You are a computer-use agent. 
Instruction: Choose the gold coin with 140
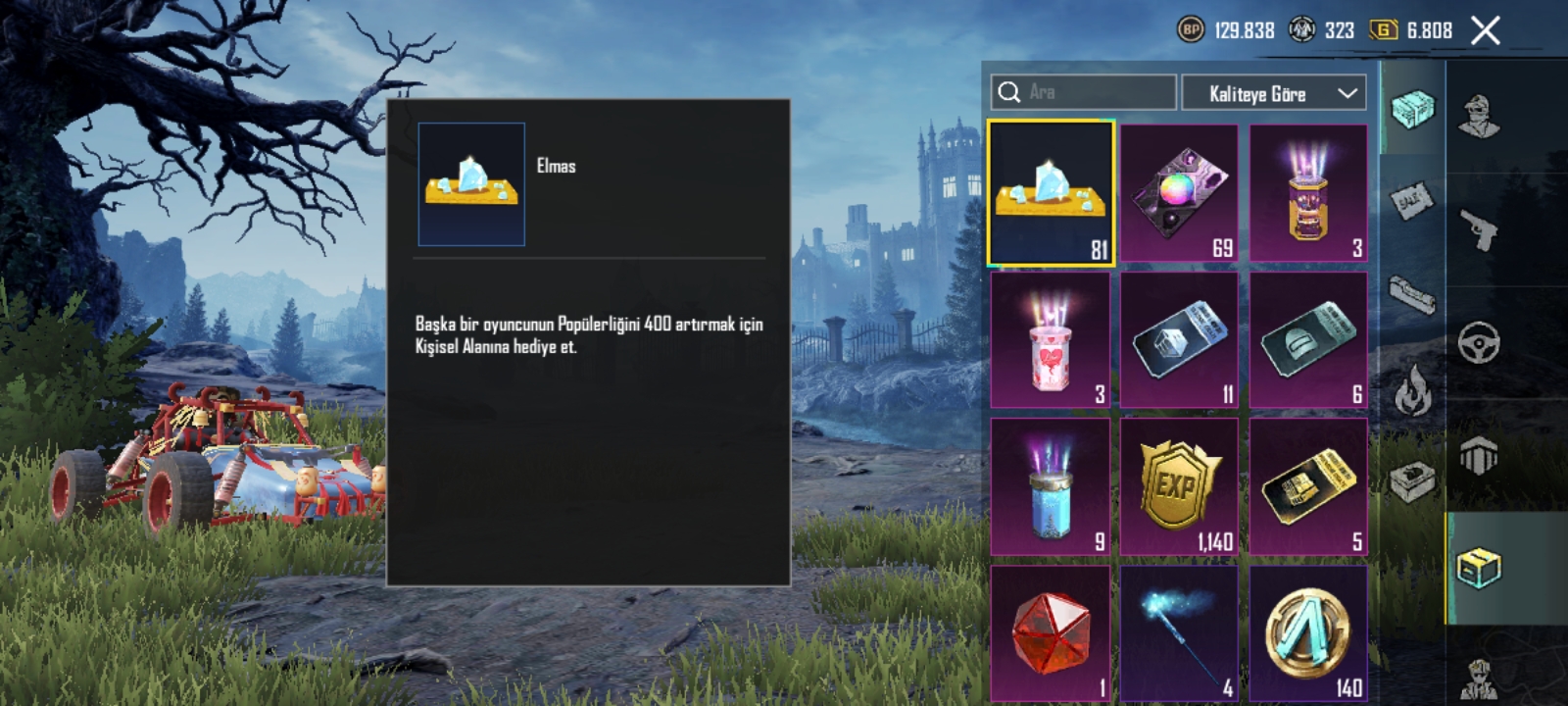point(1308,632)
